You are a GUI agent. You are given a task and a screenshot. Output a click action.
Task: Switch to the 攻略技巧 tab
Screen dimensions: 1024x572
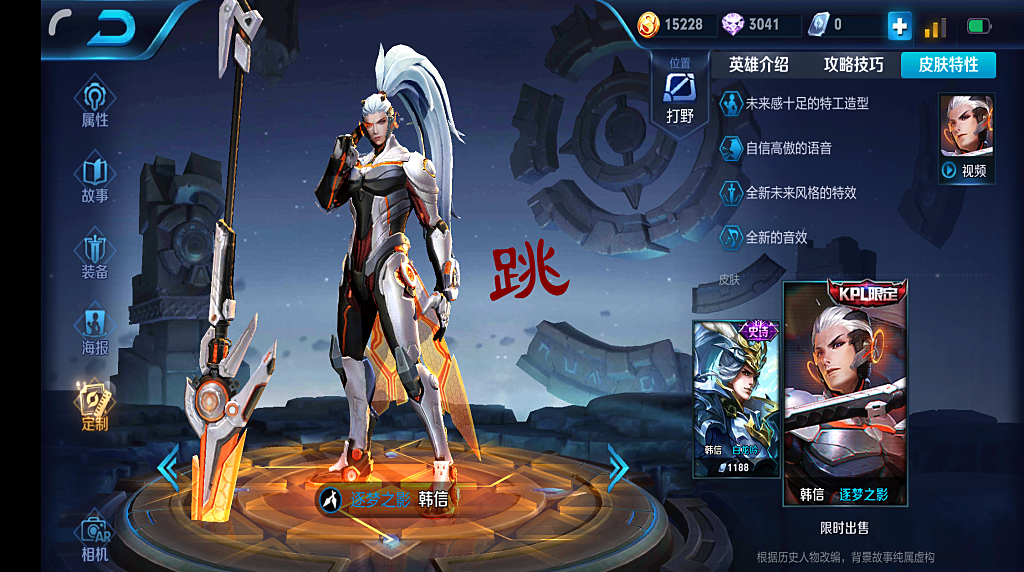(x=853, y=65)
